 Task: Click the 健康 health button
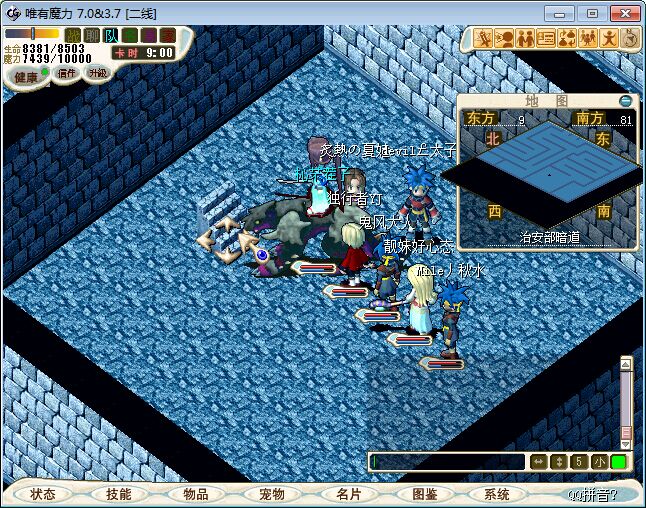pyautogui.click(x=26, y=76)
